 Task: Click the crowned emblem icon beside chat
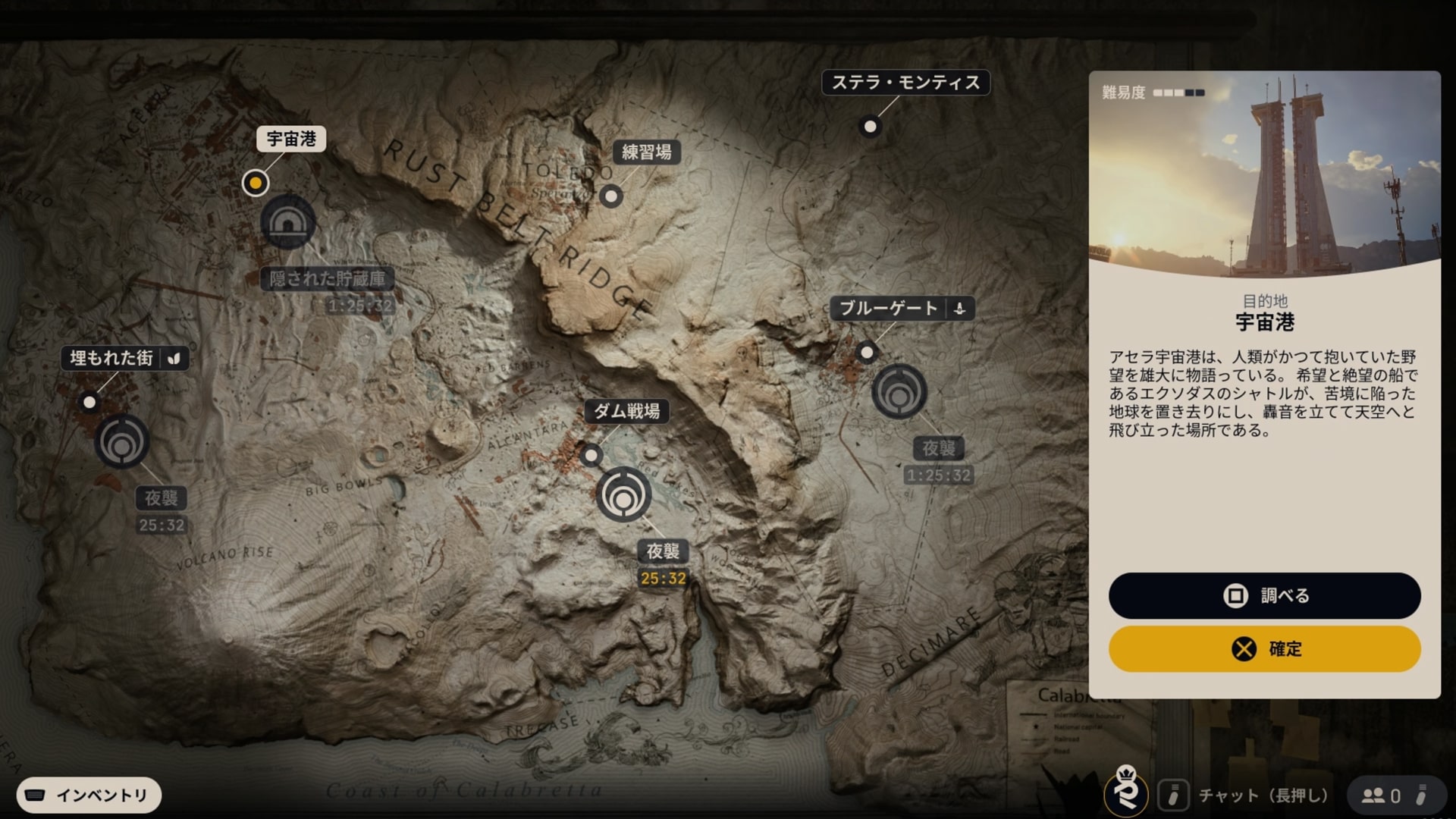tap(1126, 790)
